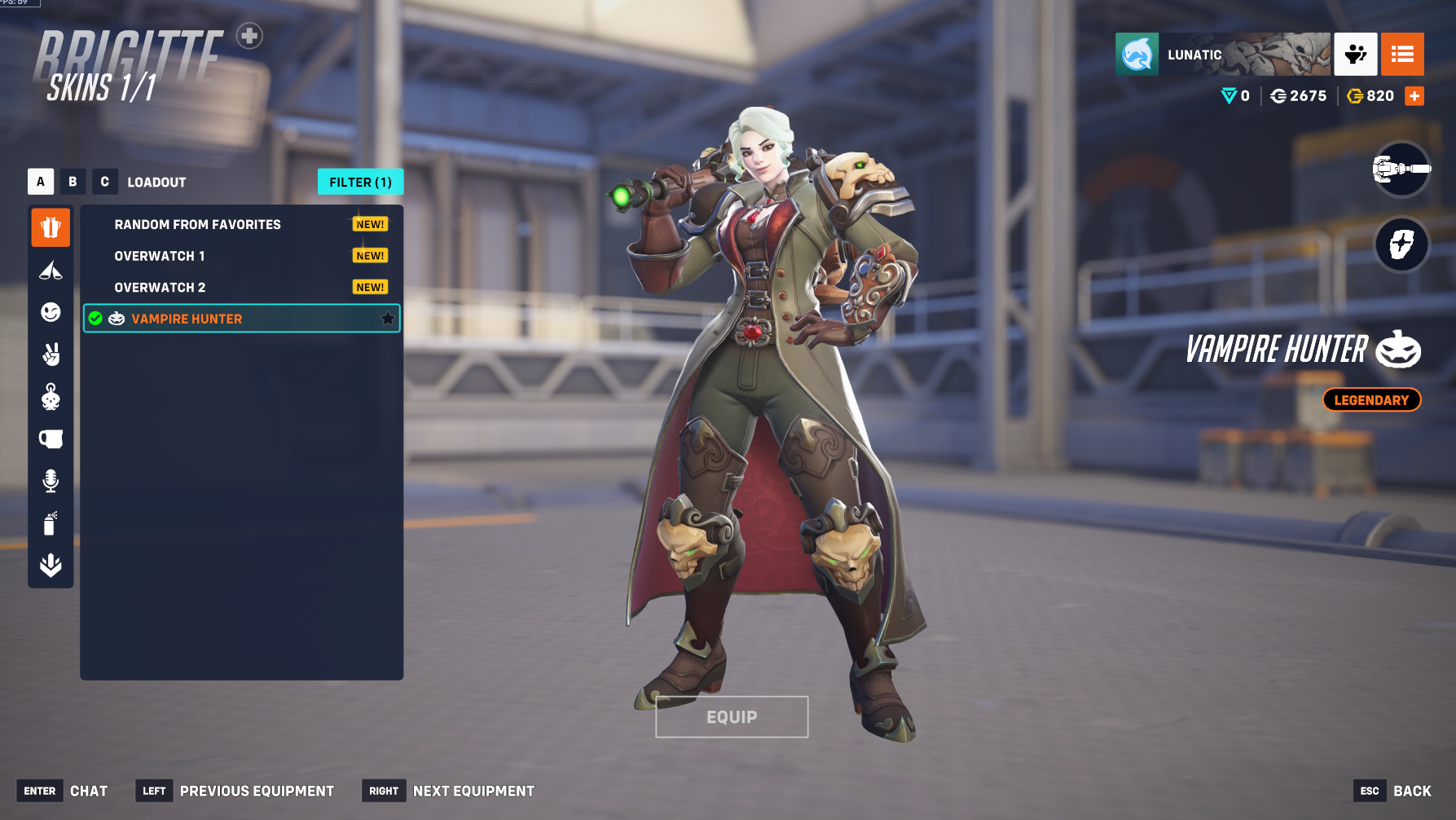Screen dimensions: 1456x820
Task: Open the spray can category
Action: coord(51,523)
